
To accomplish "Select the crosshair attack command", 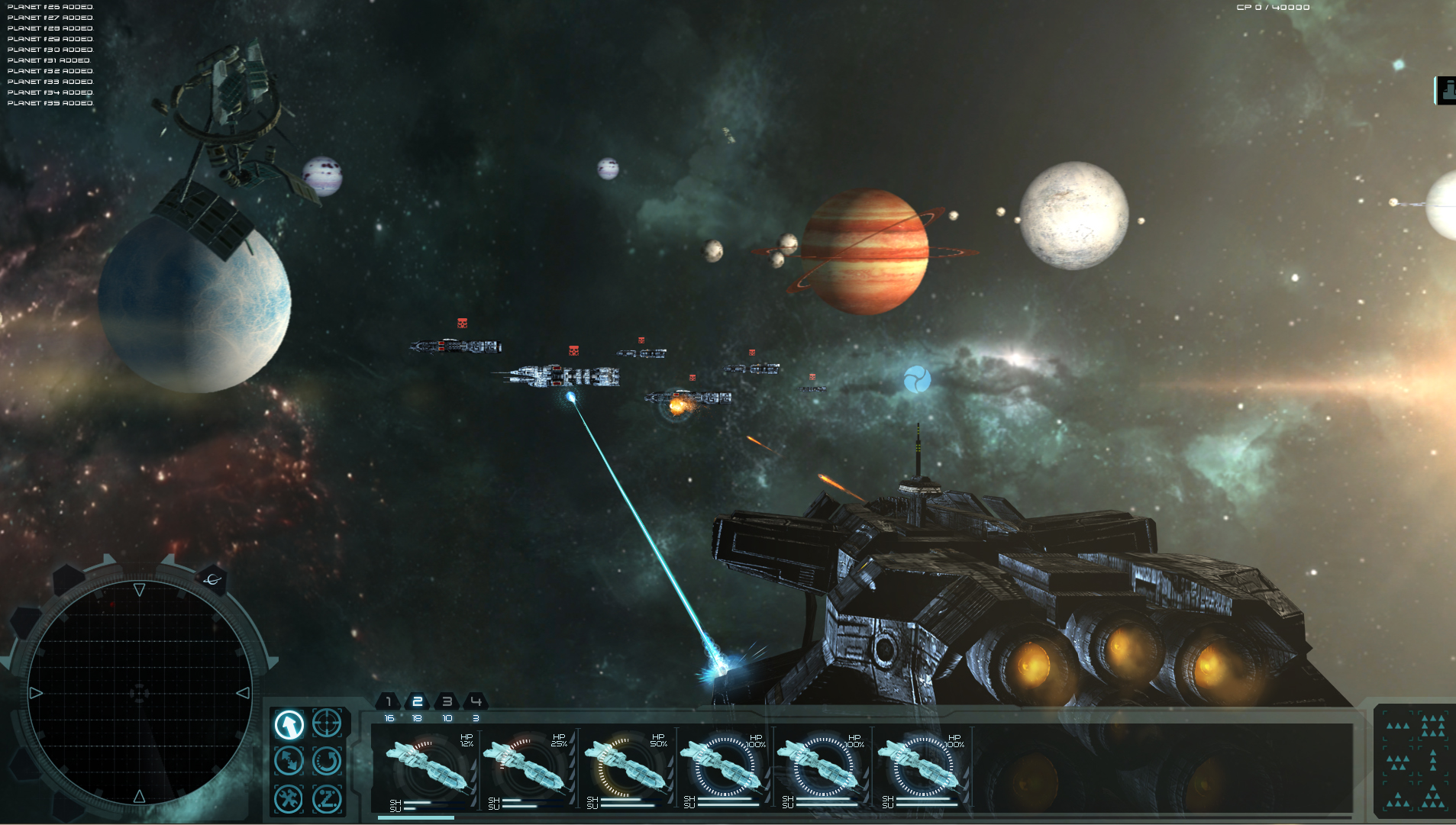I will (327, 722).
